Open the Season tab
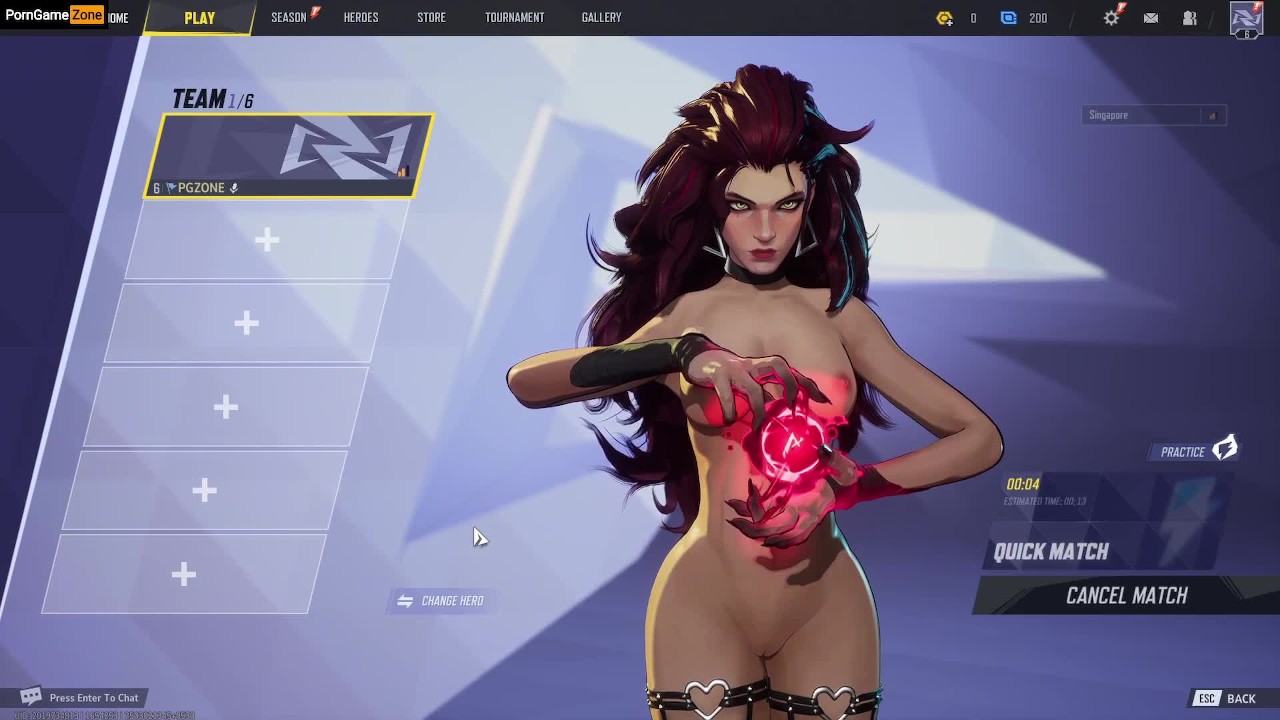Screen dimensions: 1280x720 289,17
